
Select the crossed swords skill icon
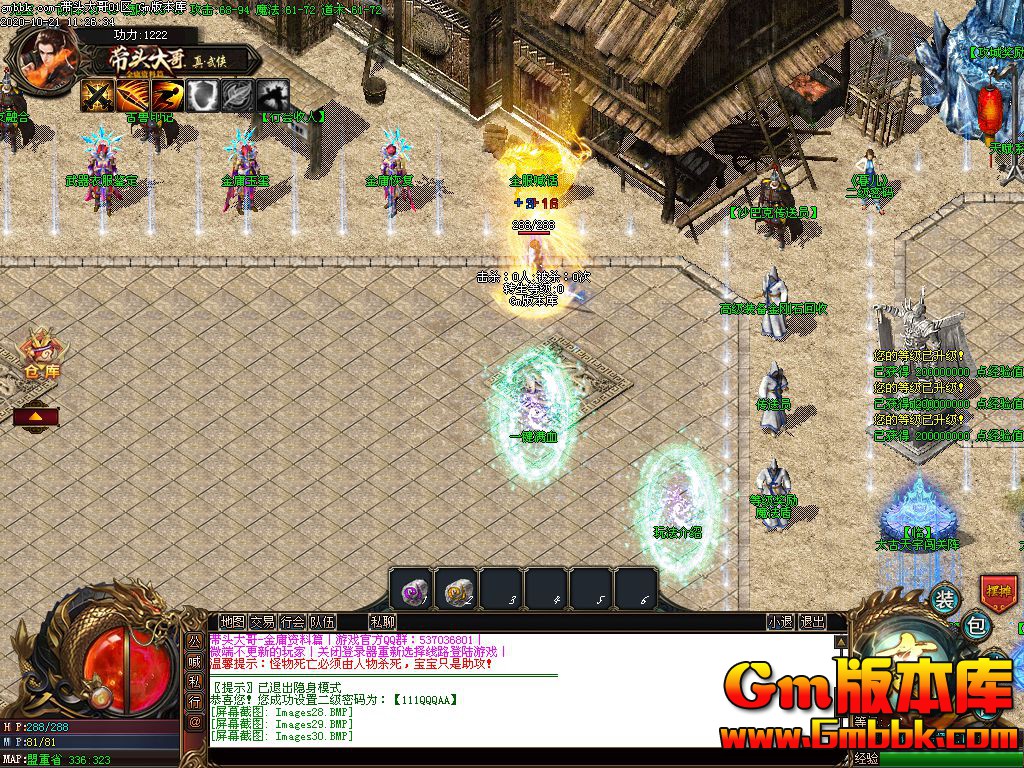point(97,96)
